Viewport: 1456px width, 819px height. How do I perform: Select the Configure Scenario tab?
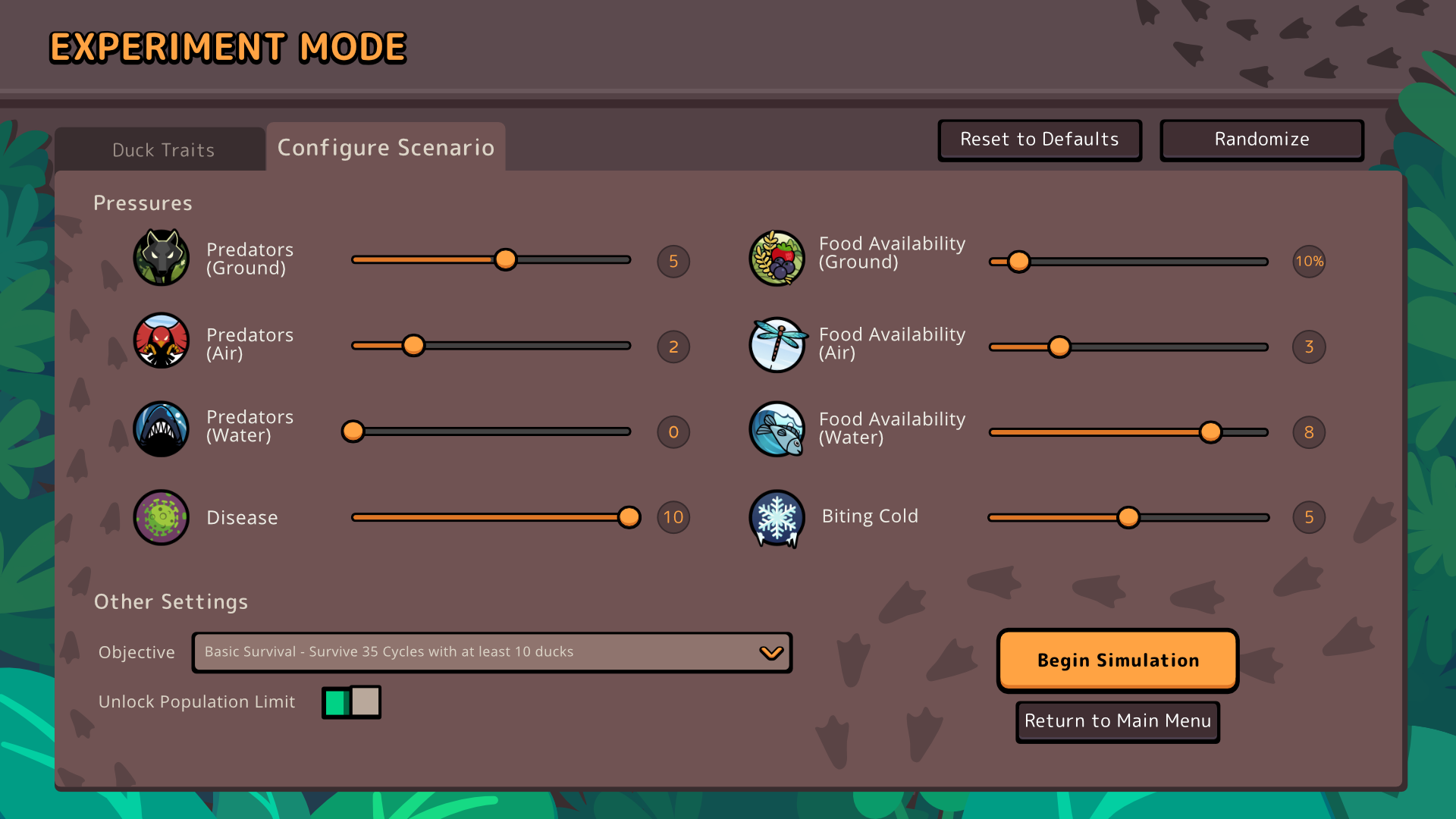(x=385, y=147)
